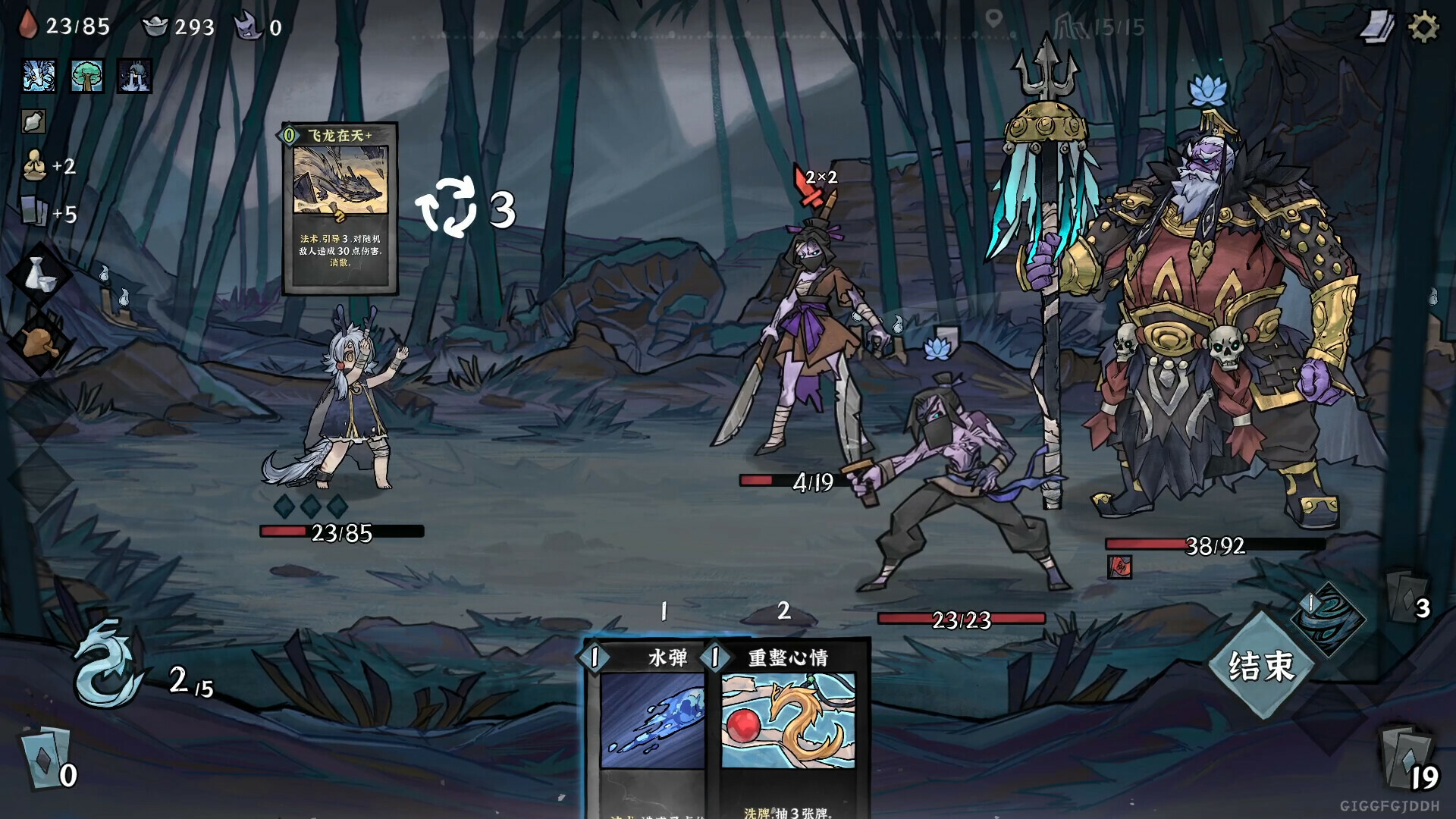Play the 重整心情 card
This screenshot has width=1456, height=819.
point(783,720)
